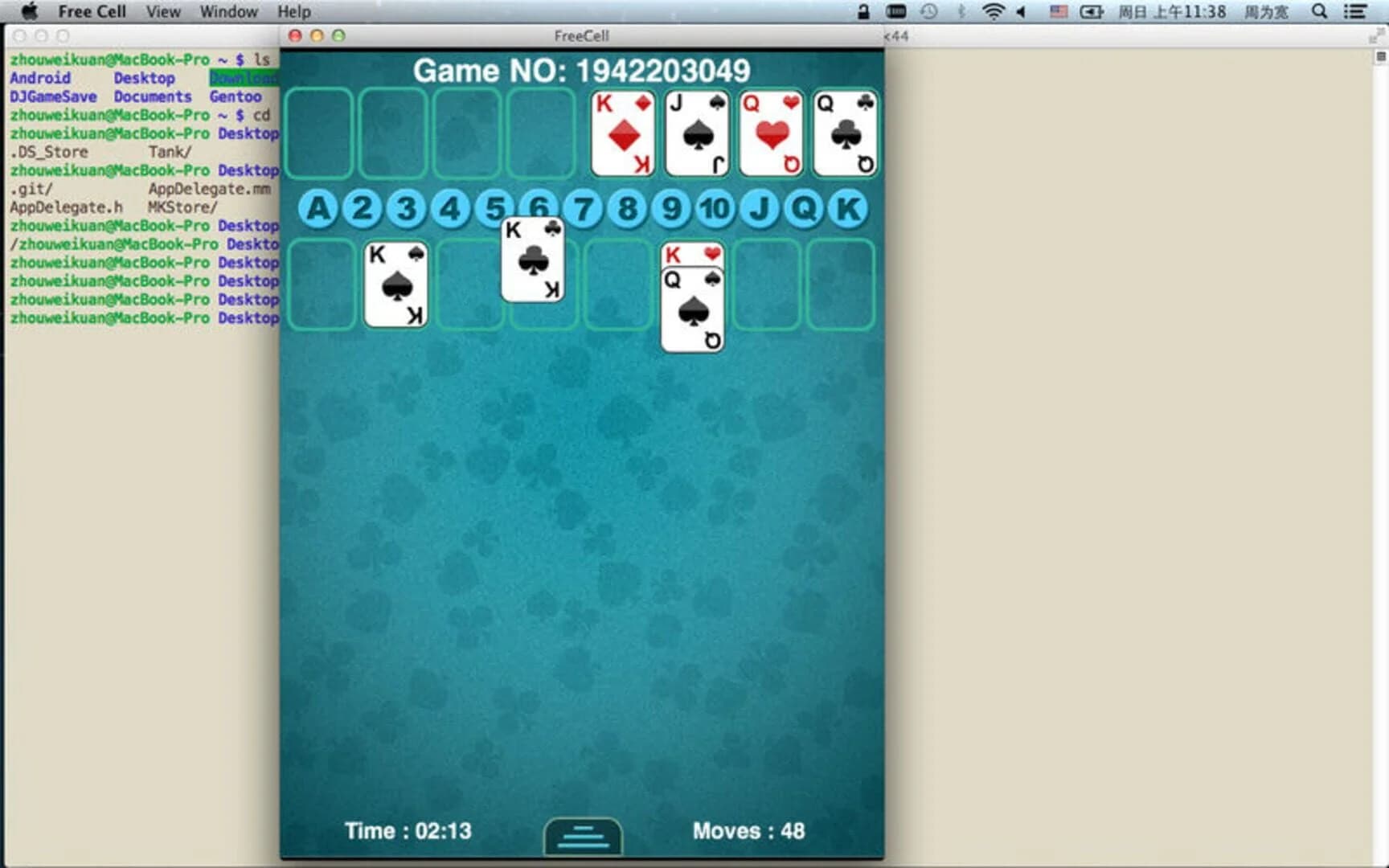This screenshot has width=1389, height=868.
Task: Click the "A" rank badge
Action: pyautogui.click(x=319, y=208)
